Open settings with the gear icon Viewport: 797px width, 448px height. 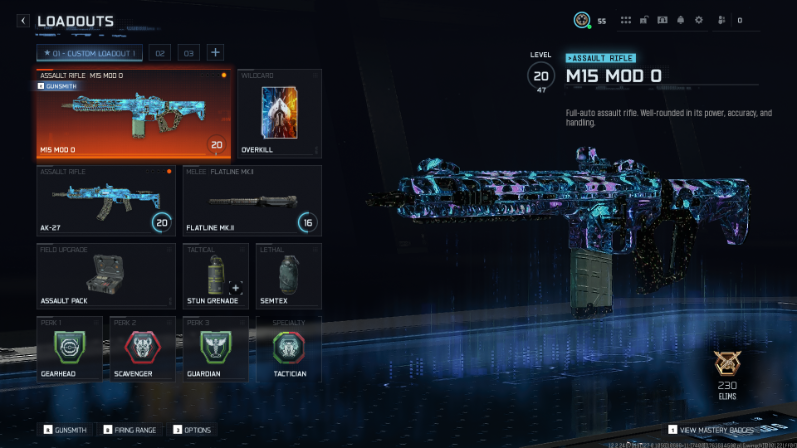[698, 20]
